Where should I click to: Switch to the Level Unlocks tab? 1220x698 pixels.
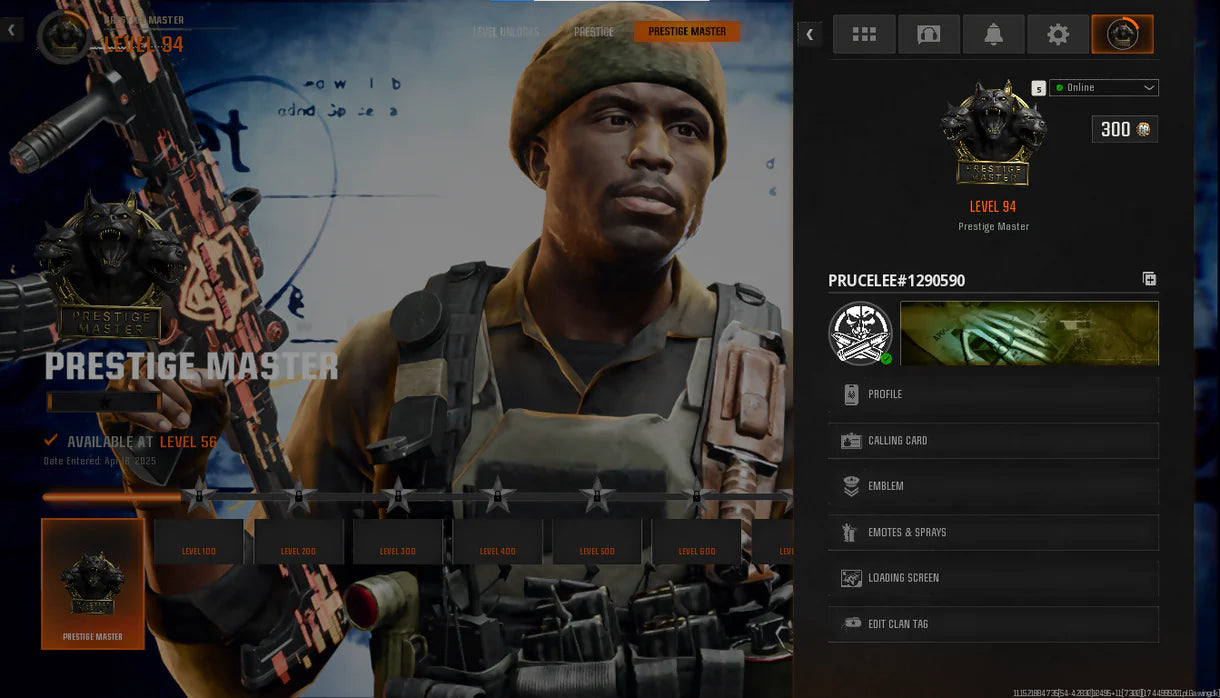point(506,32)
